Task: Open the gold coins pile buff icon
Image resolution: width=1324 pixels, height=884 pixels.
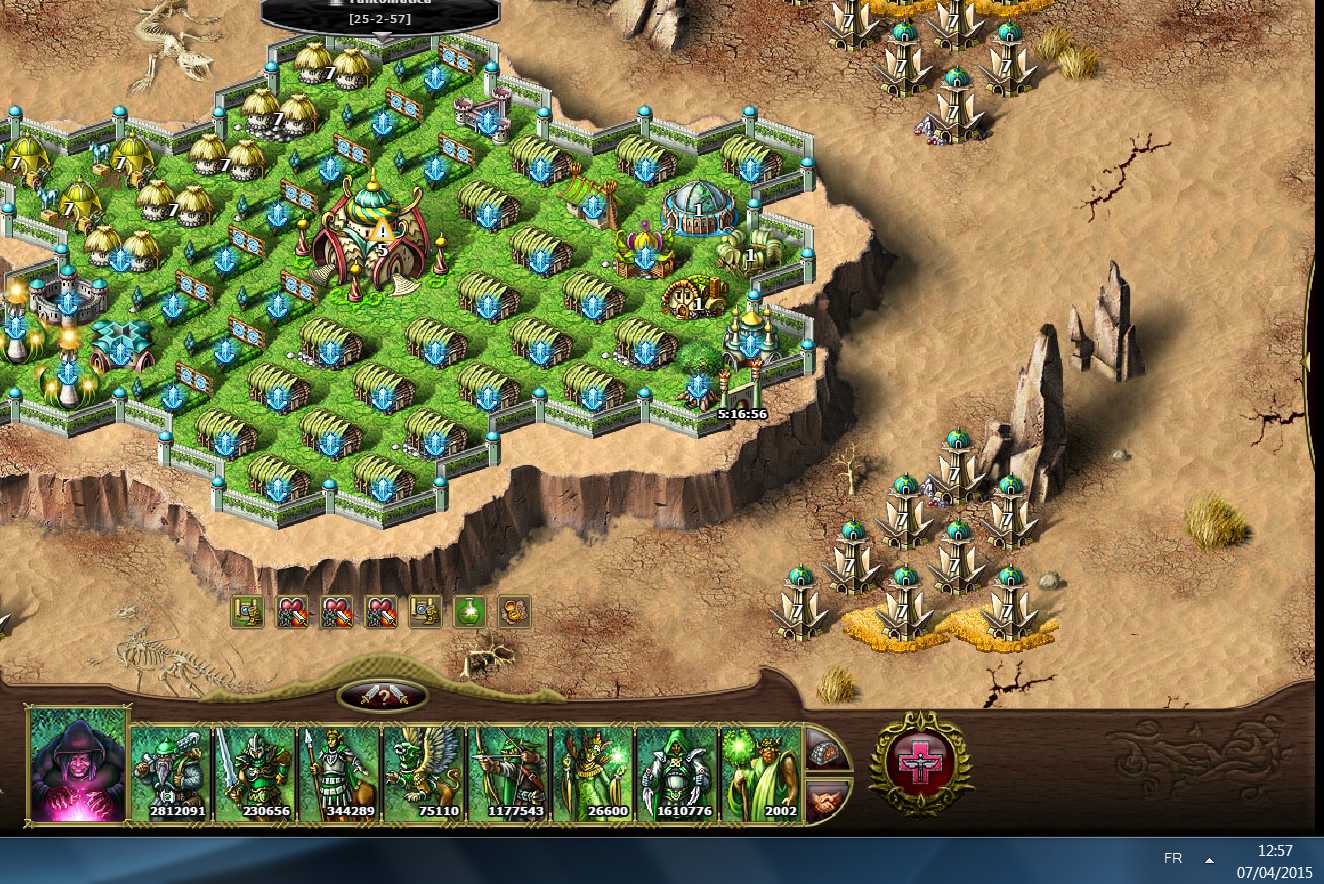Action: click(x=514, y=611)
